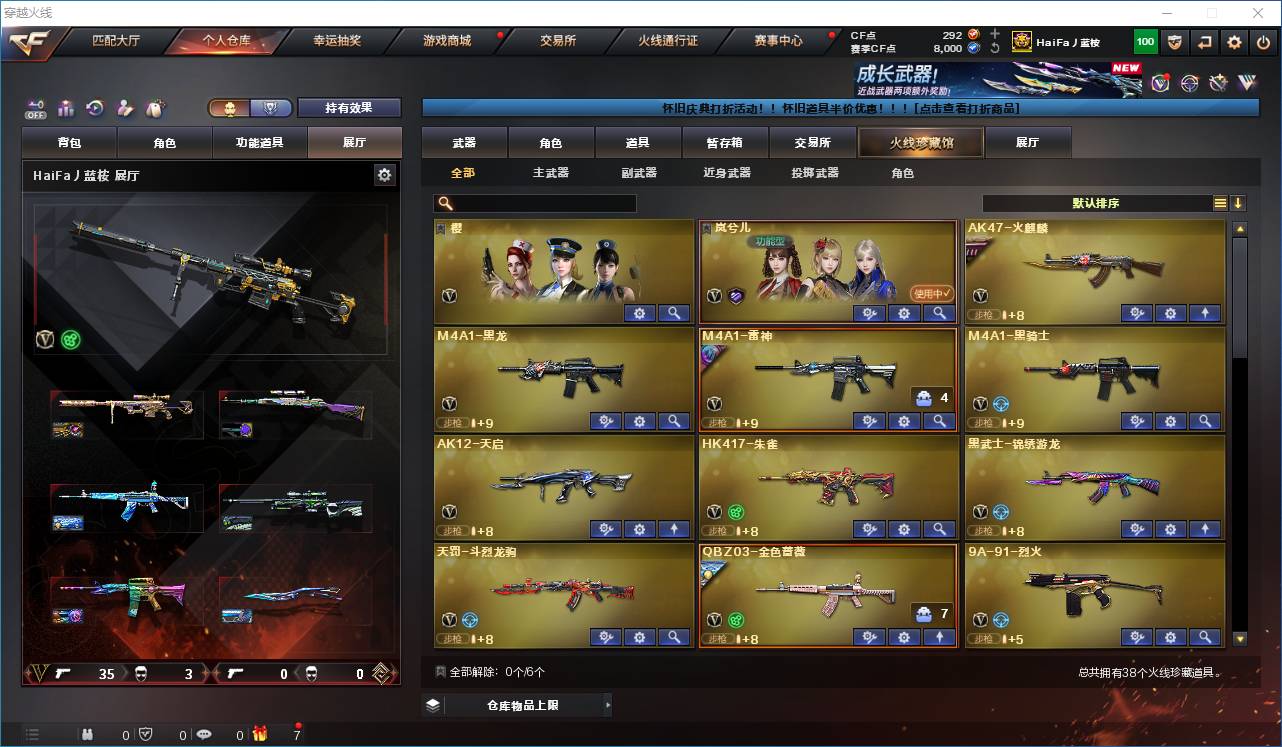Open gear settings on the 岚兮儿 character card
The height and width of the screenshot is (747, 1282).
pos(905,313)
